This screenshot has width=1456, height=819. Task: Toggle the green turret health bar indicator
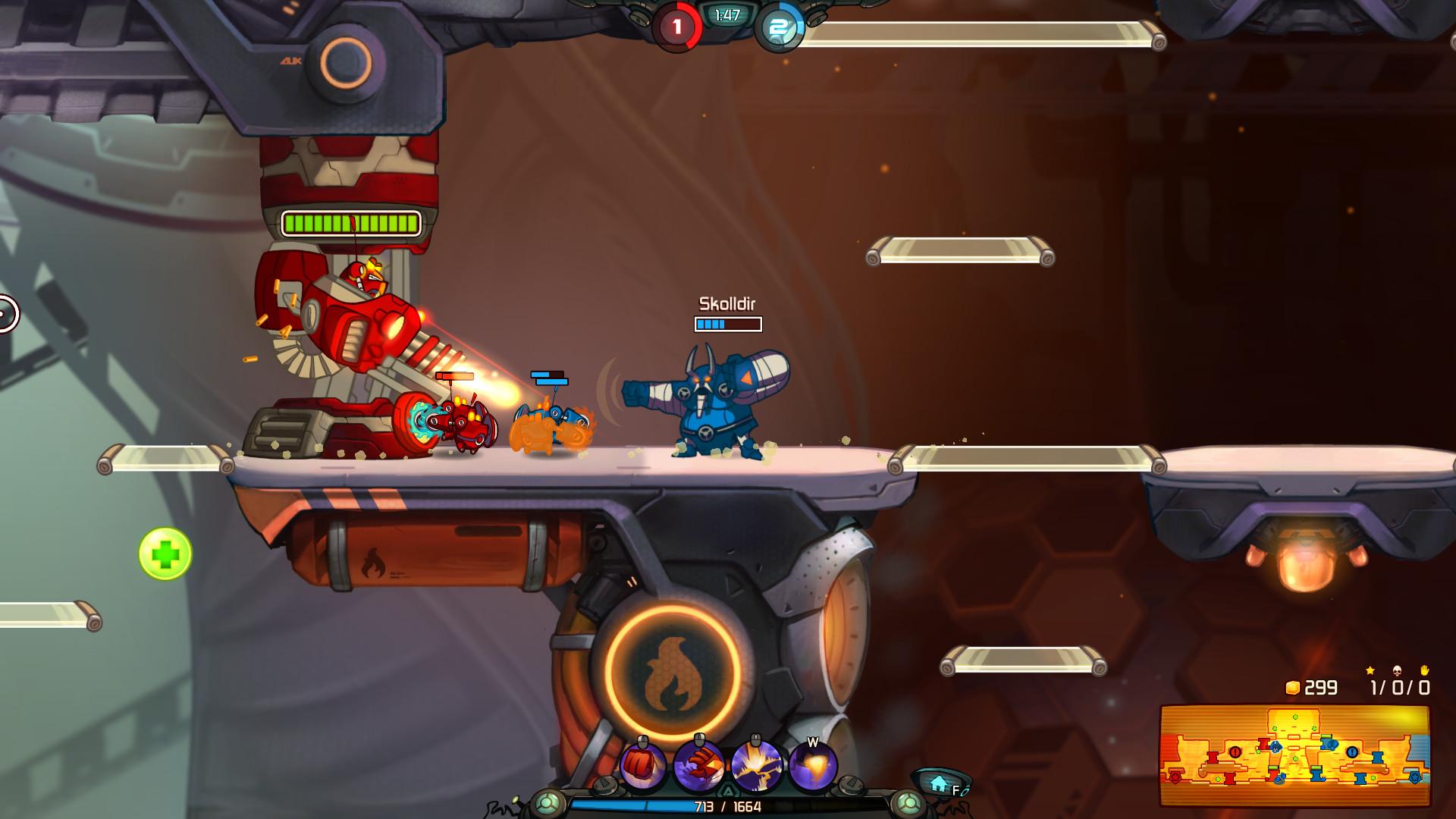(349, 223)
